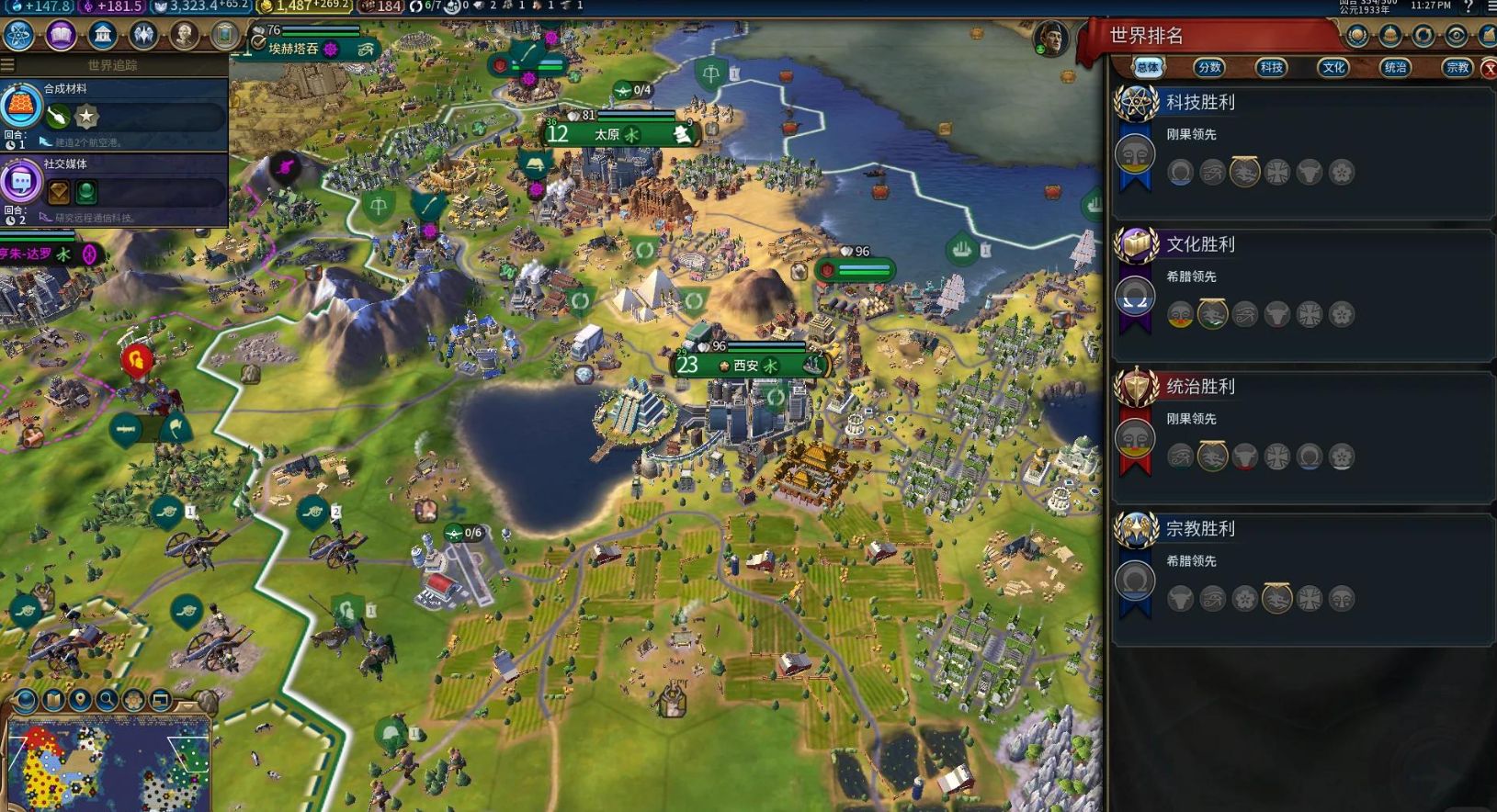
Task: Switch to the 科技 science tab
Action: pyautogui.click(x=1271, y=67)
